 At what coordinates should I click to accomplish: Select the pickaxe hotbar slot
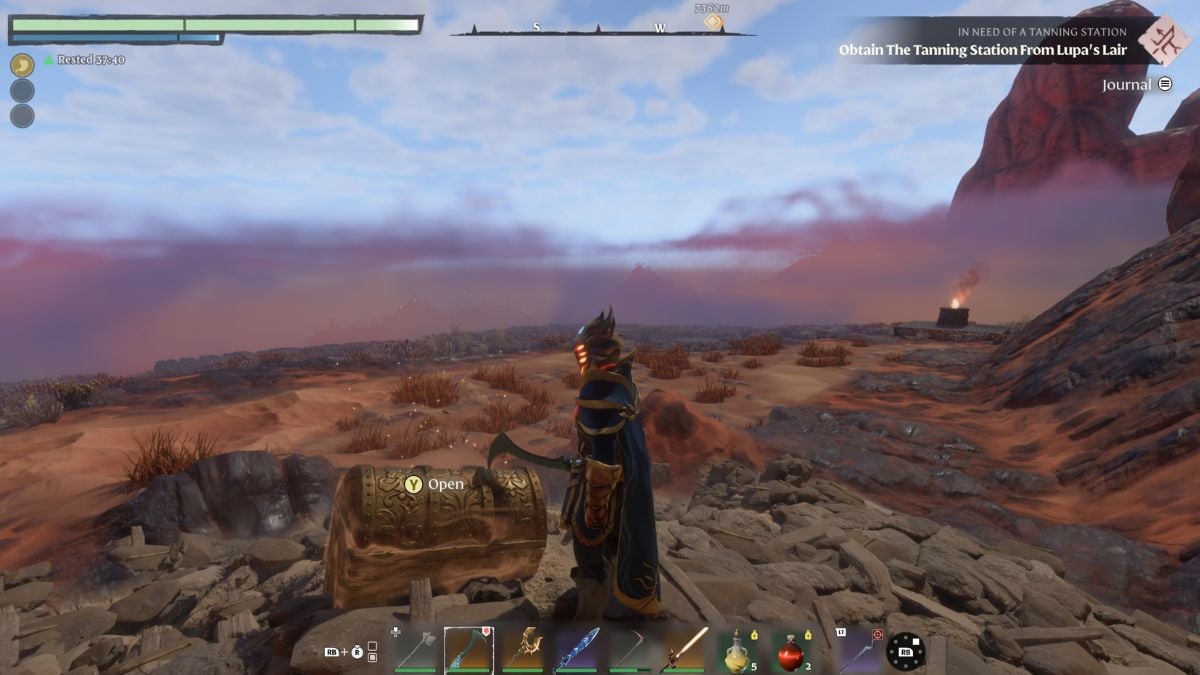[631, 650]
